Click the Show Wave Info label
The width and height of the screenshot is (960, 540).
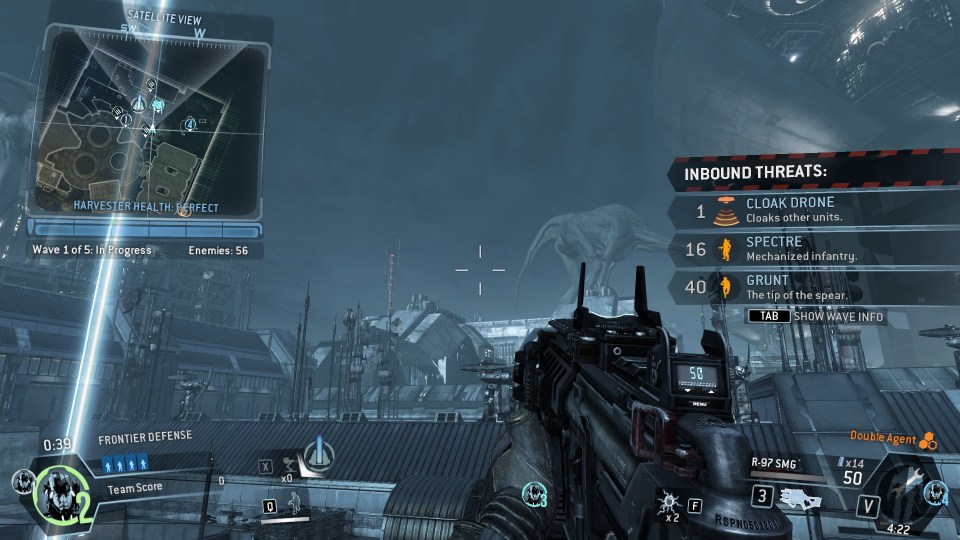(x=838, y=317)
